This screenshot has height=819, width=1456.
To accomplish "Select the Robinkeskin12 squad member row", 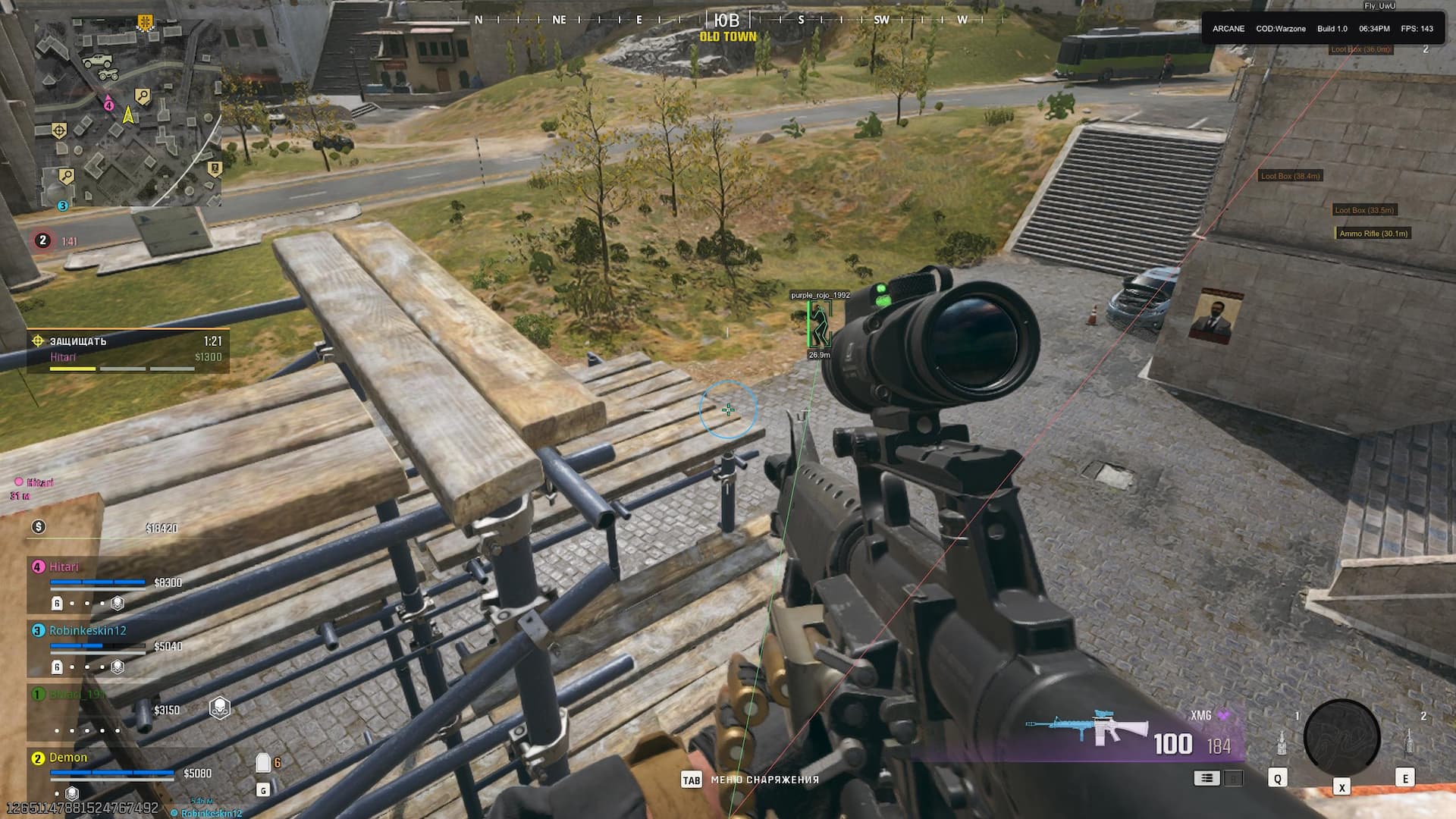I will 106,646.
